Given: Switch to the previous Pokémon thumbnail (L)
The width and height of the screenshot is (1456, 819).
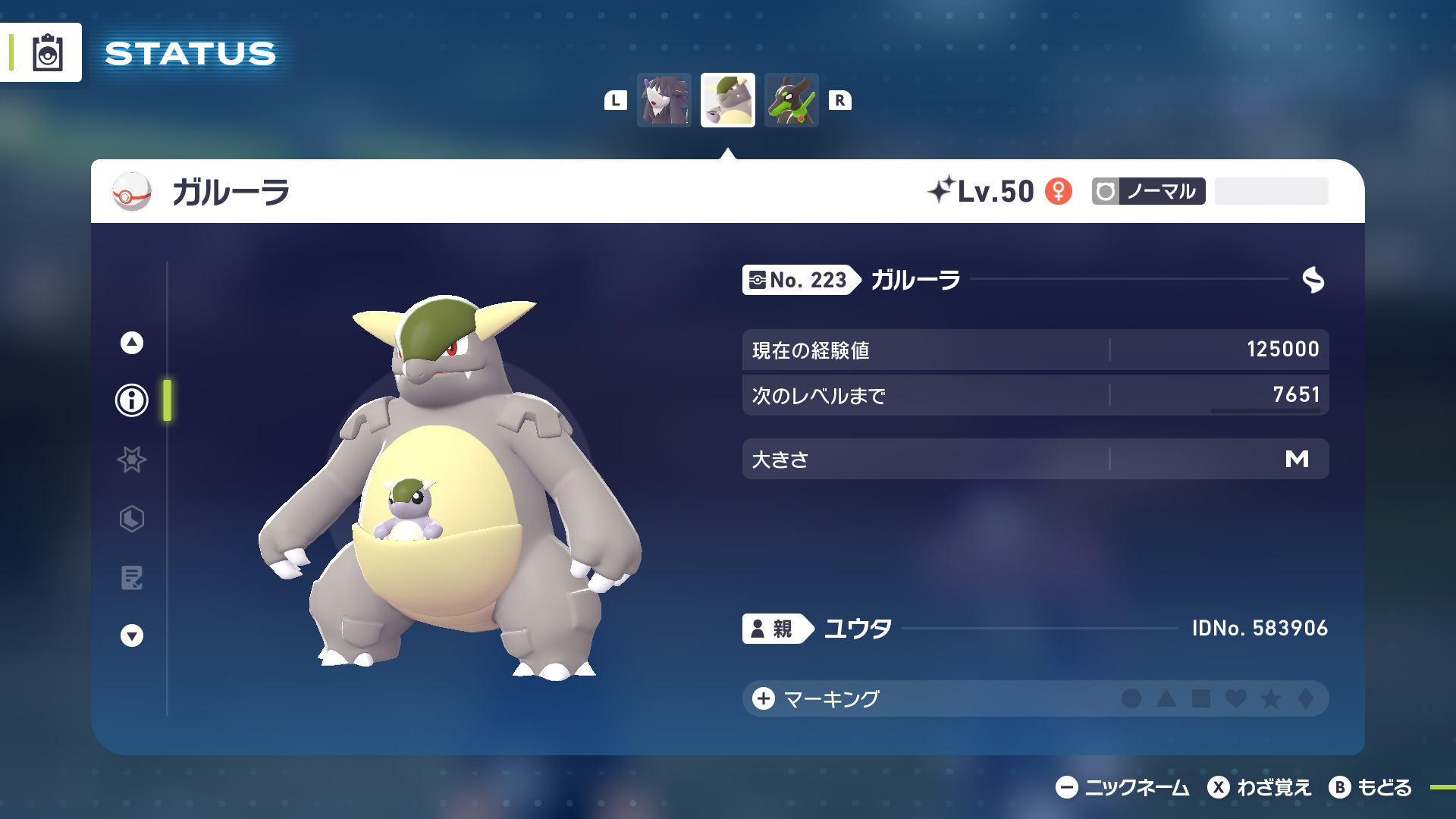Looking at the screenshot, I should [664, 99].
